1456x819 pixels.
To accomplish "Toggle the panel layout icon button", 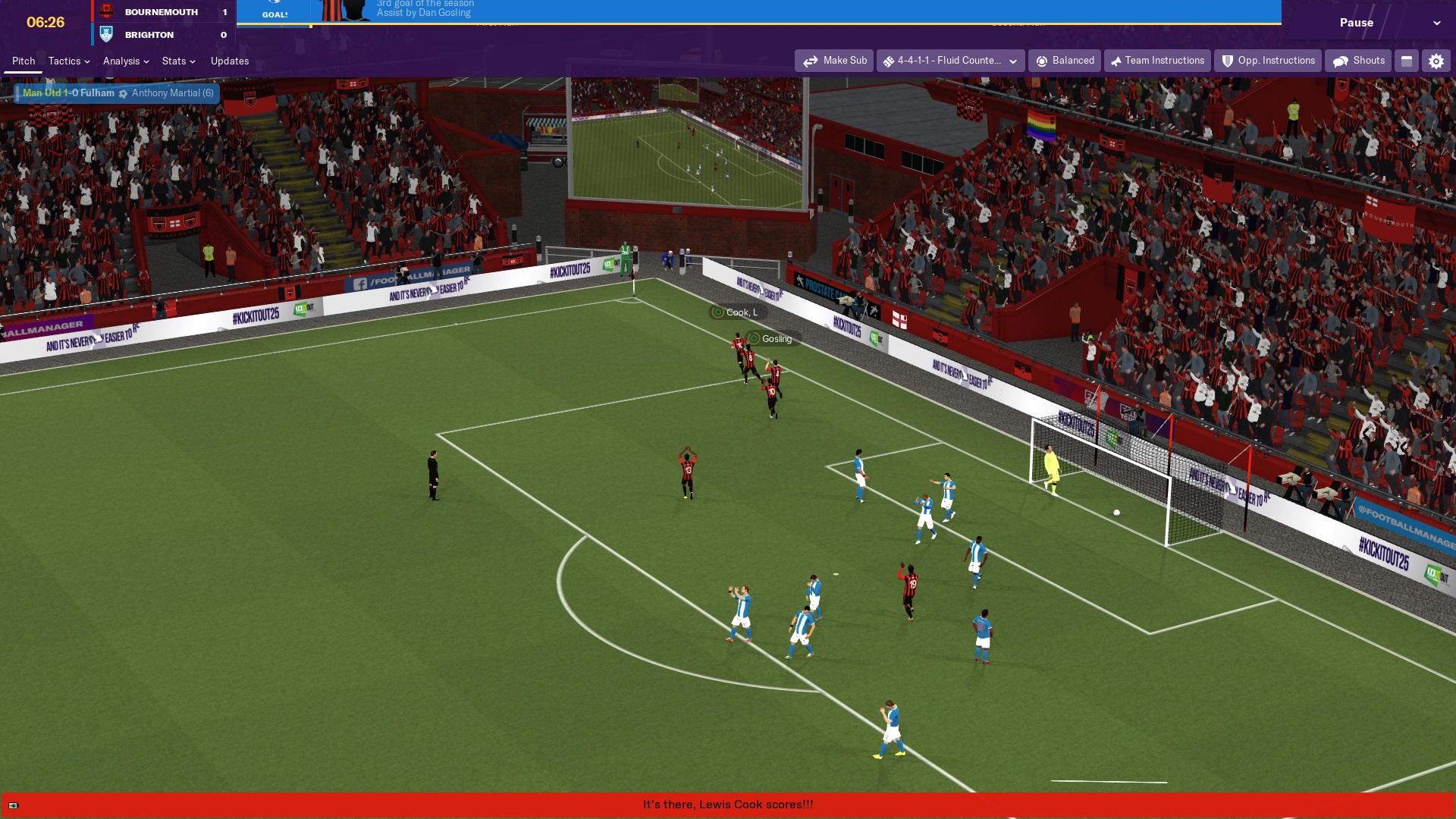I will coord(1407,61).
